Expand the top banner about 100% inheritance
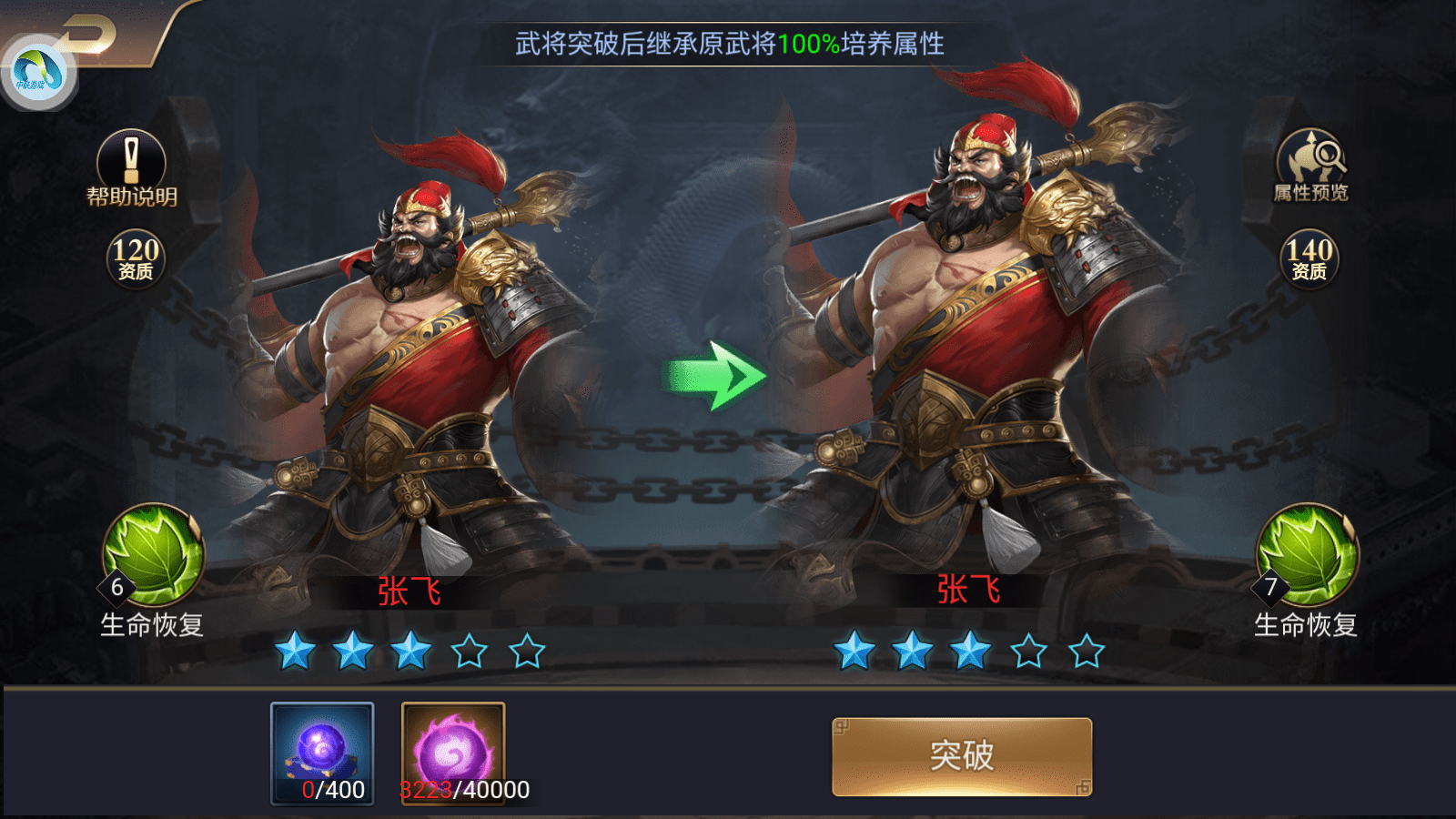The width and height of the screenshot is (1456, 819). coord(728,41)
